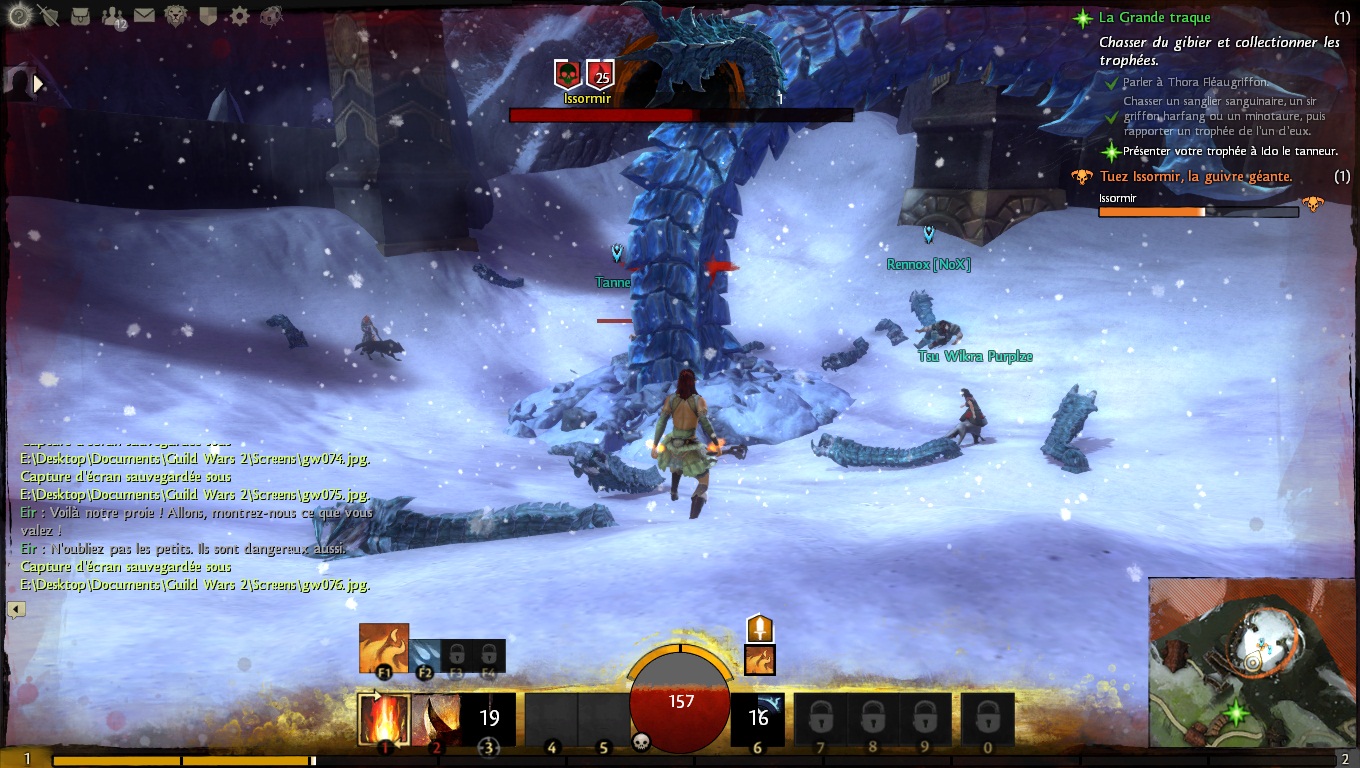Open the inventory bag icon
Screen dimensions: 1360x768
pos(82,15)
